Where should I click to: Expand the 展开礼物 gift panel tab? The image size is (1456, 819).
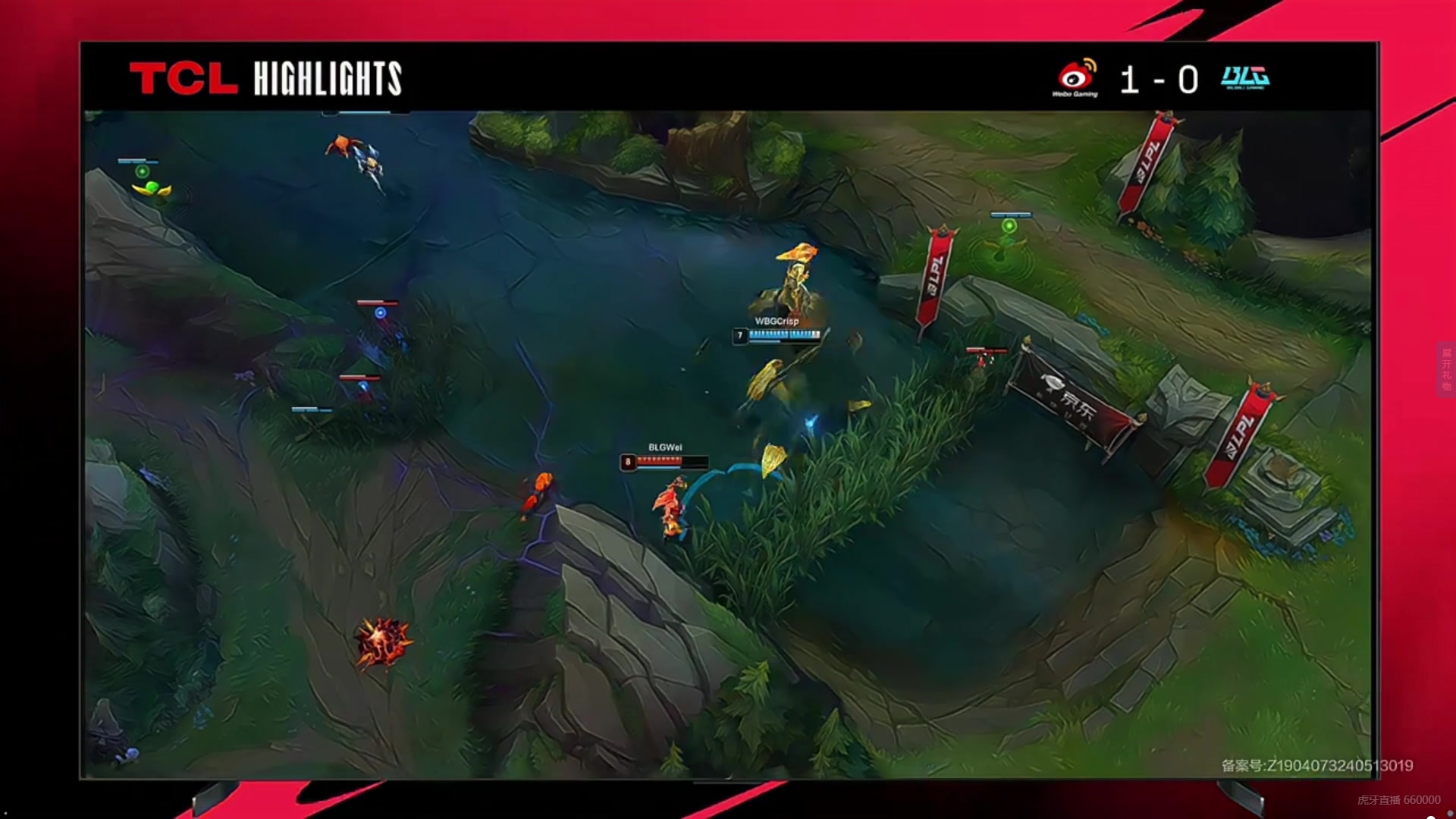[1446, 369]
